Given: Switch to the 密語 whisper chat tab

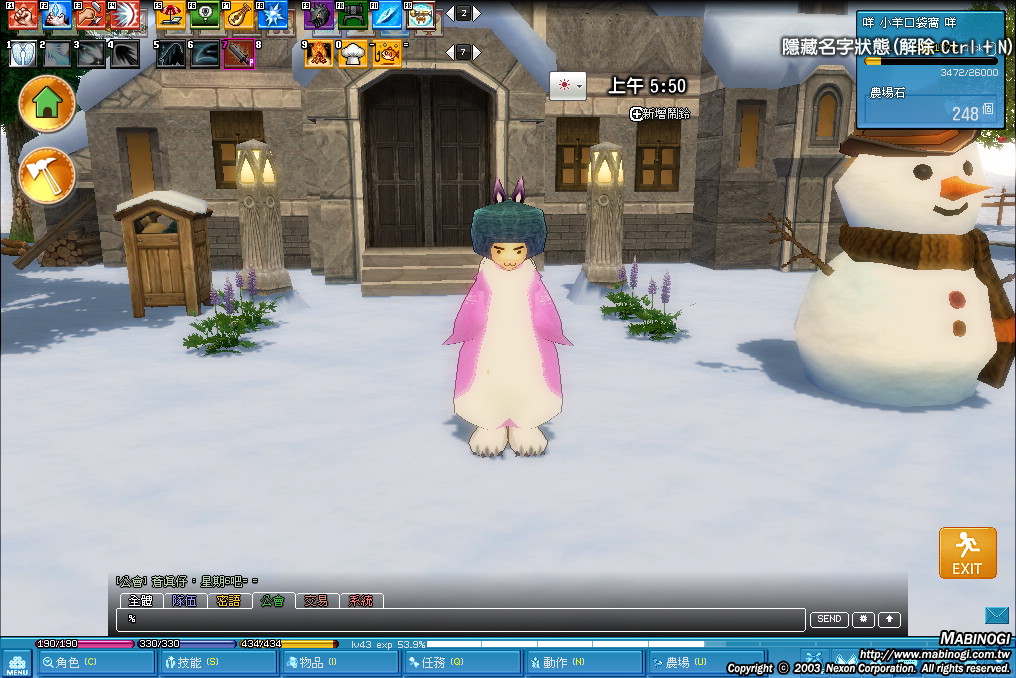Looking at the screenshot, I should pyautogui.click(x=228, y=601).
